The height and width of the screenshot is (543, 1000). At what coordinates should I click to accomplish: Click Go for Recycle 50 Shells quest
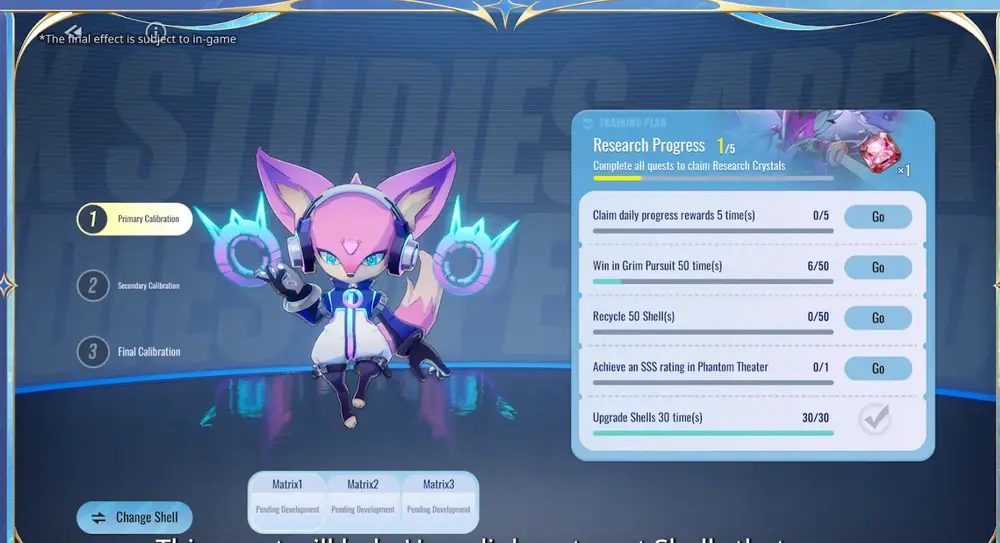[877, 318]
